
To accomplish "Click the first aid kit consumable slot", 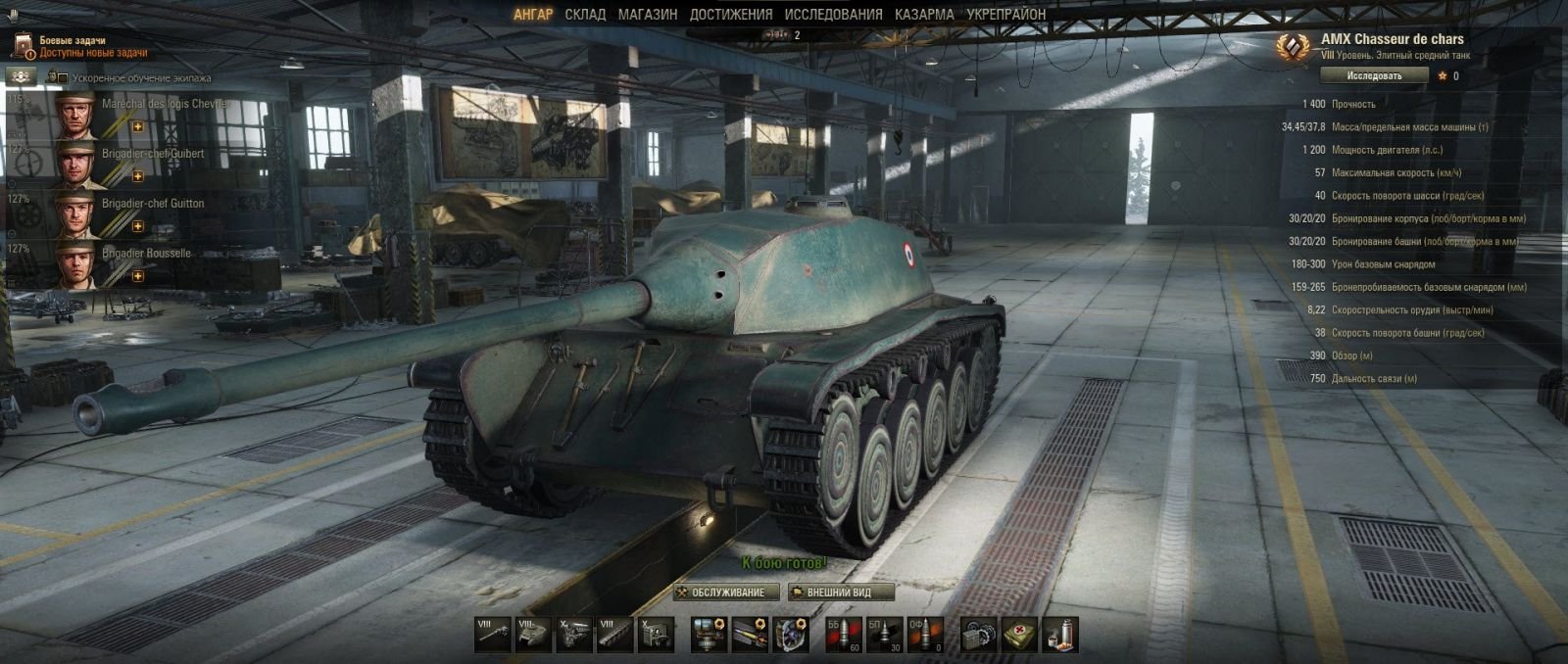I will coord(1018,635).
